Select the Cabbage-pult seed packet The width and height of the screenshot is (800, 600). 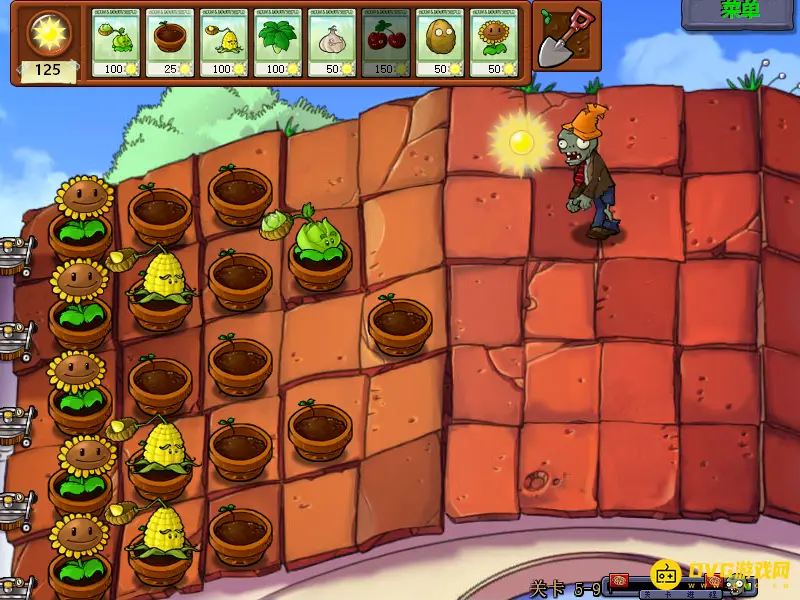click(x=116, y=43)
